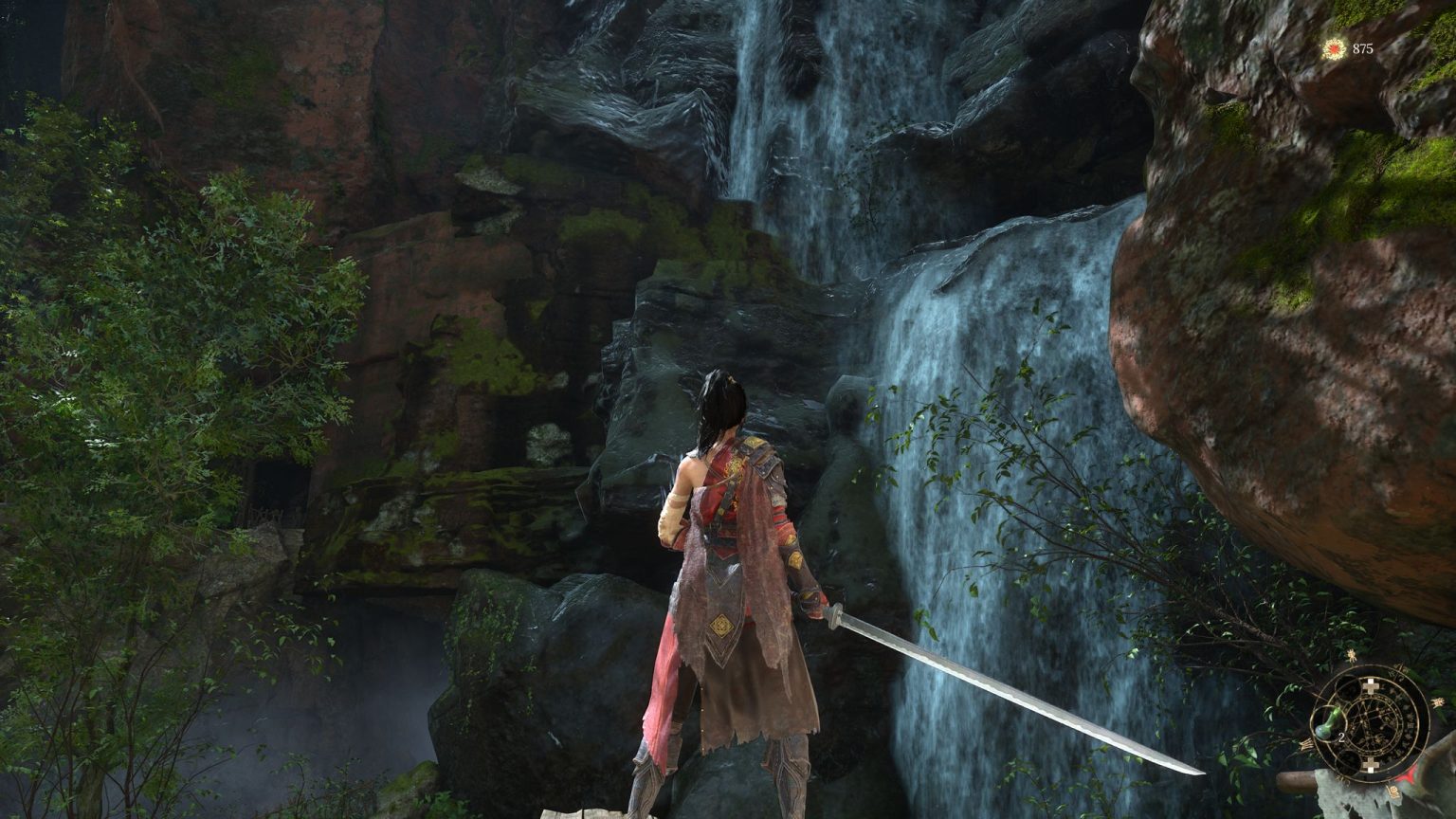Viewport: 1456px width, 819px height.
Task: Click the plus marker at the compass top
Action: (1370, 686)
